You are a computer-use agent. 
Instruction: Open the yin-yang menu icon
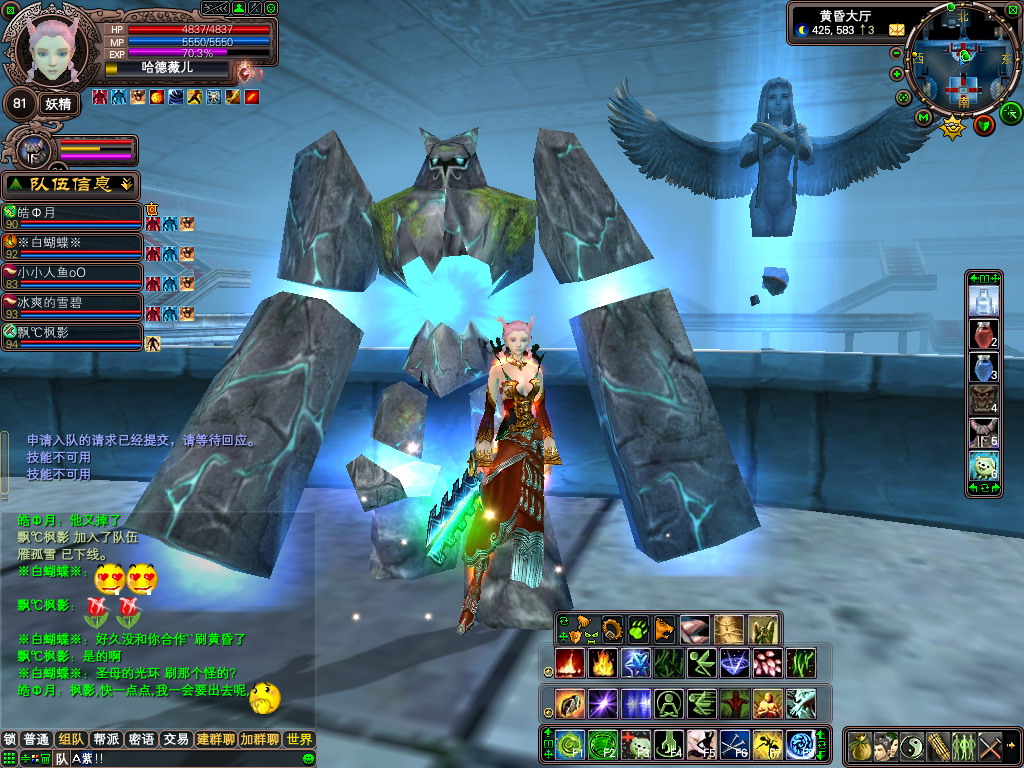(912, 746)
